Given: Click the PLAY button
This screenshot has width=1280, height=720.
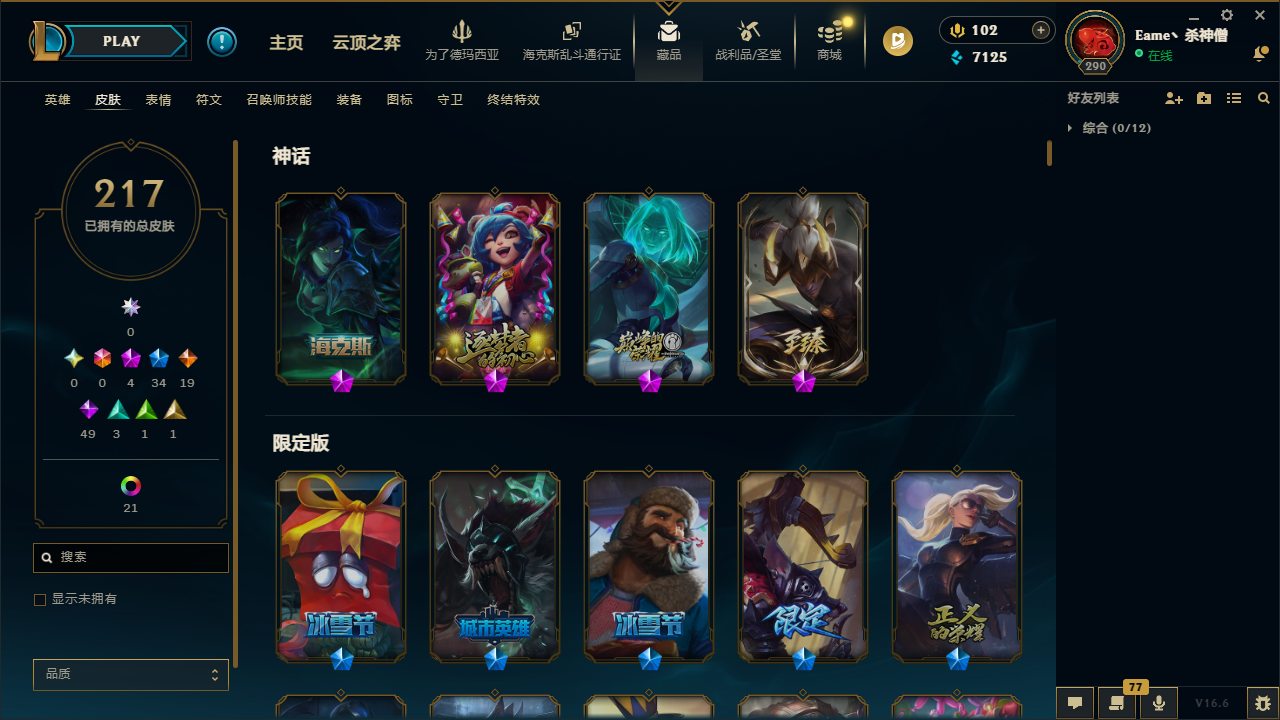Looking at the screenshot, I should click(x=121, y=41).
